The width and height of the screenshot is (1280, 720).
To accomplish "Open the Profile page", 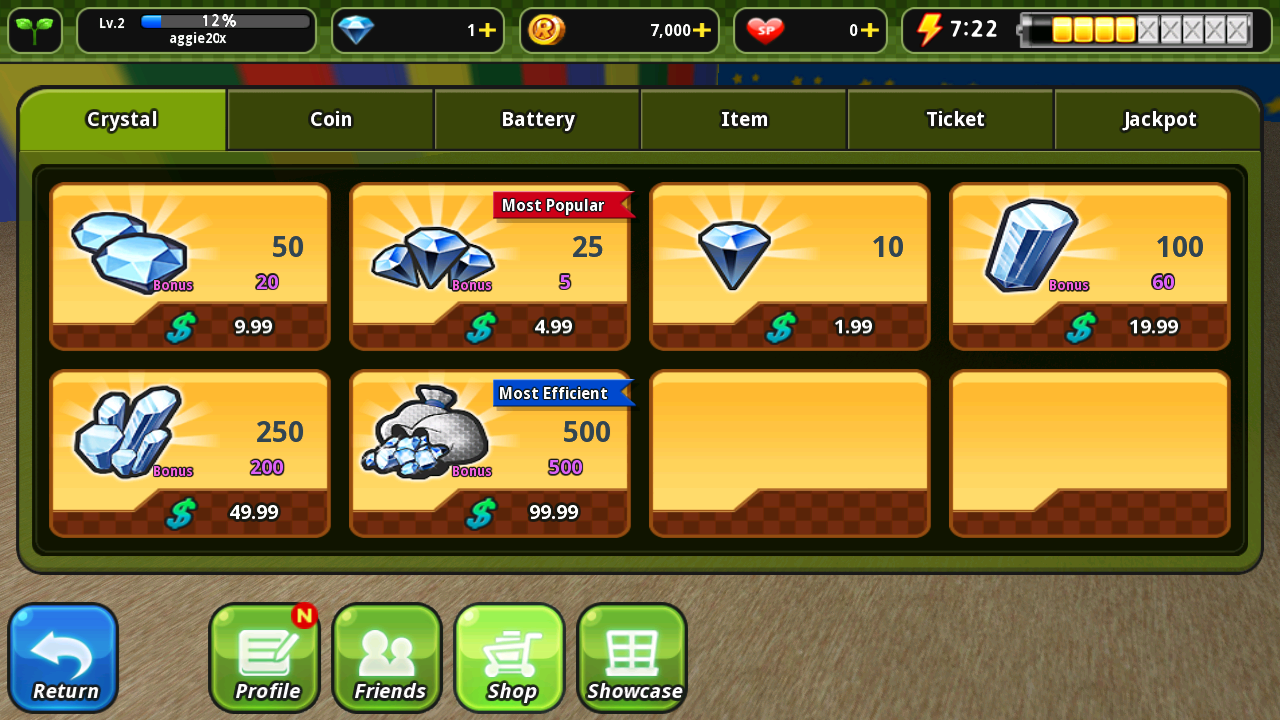I will click(x=264, y=658).
